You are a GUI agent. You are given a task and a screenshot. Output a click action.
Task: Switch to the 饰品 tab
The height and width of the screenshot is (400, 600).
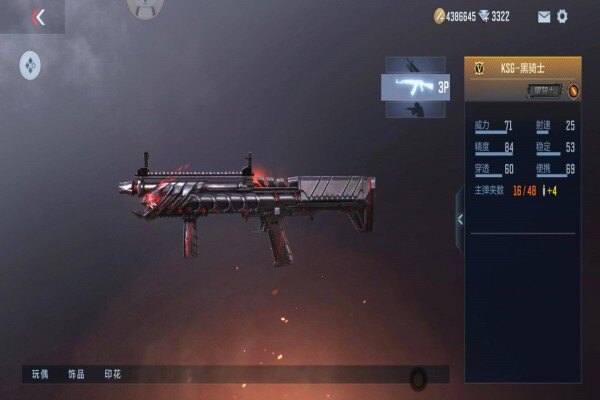(76, 374)
